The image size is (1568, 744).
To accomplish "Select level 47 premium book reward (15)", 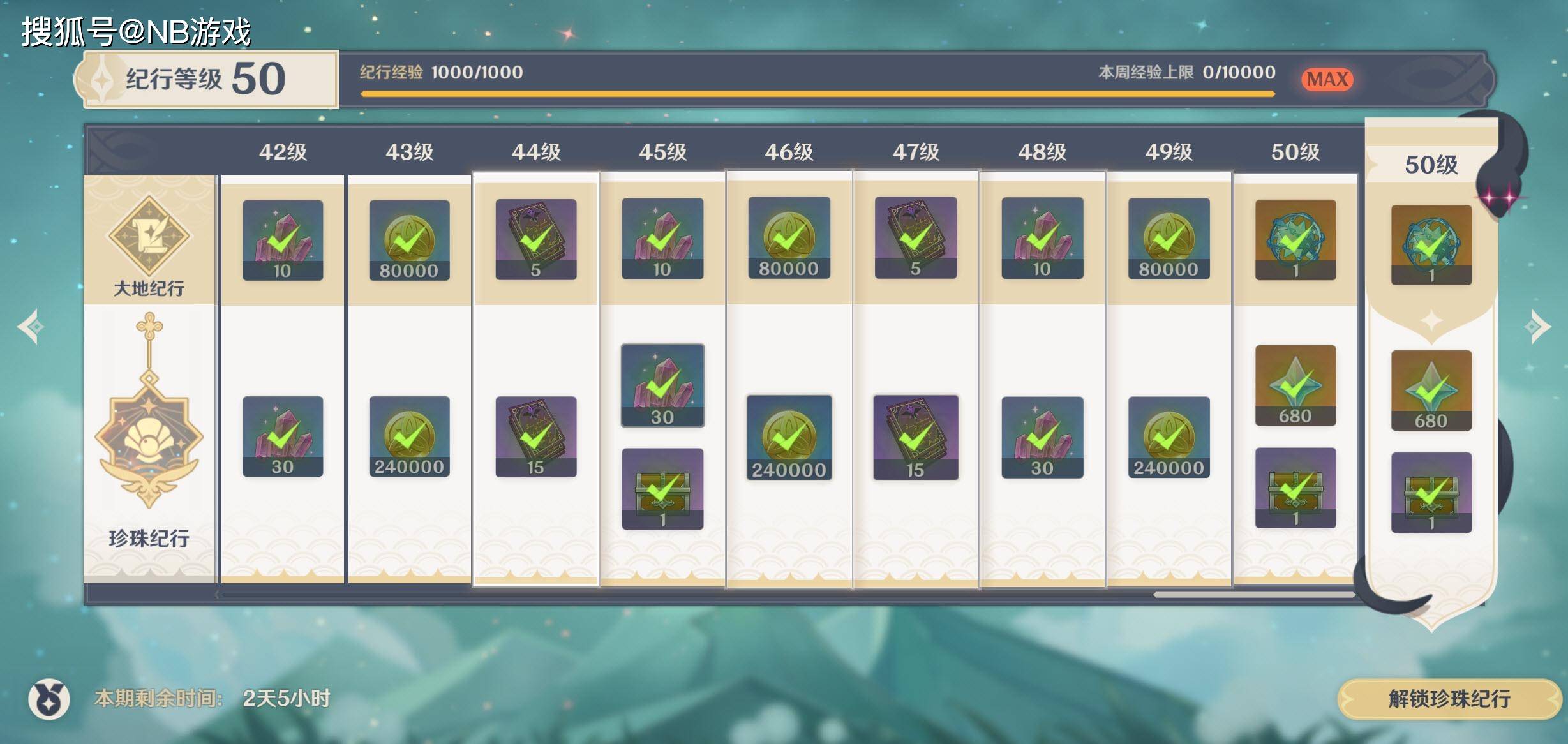I will pyautogui.click(x=915, y=437).
